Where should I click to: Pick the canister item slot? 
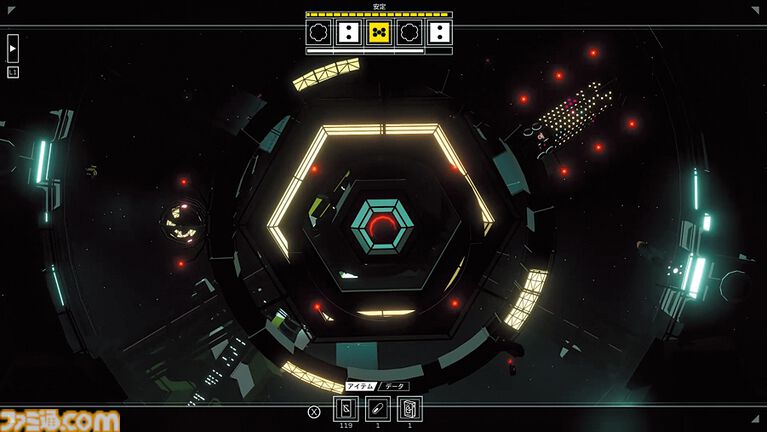click(410, 409)
